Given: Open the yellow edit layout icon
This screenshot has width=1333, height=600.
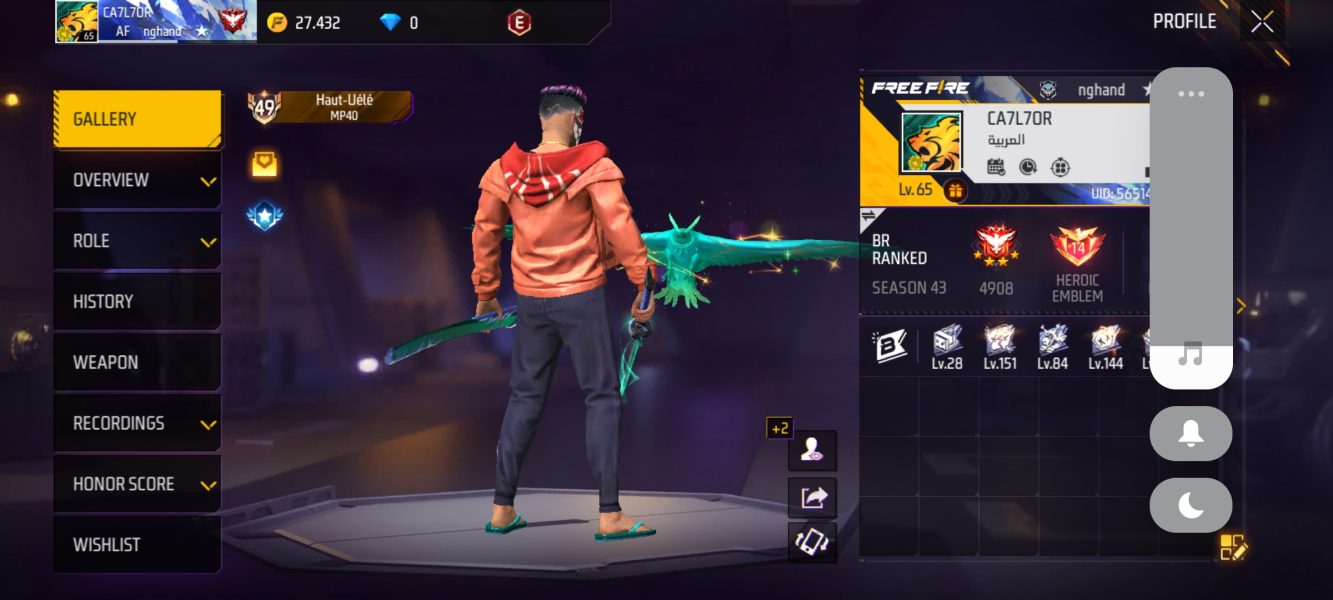Looking at the screenshot, I should pos(1233,547).
